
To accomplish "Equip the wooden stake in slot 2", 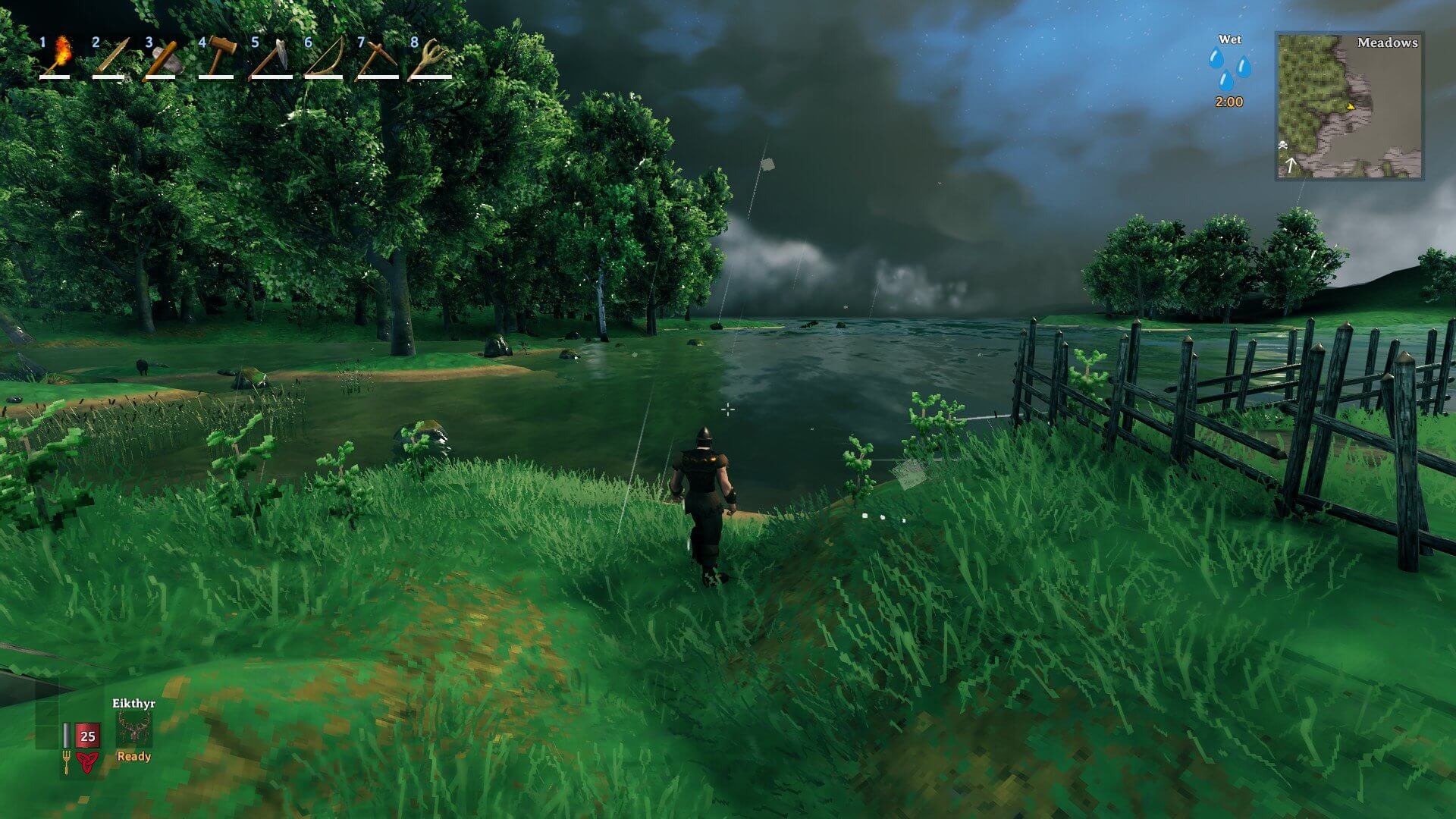I will [111, 57].
